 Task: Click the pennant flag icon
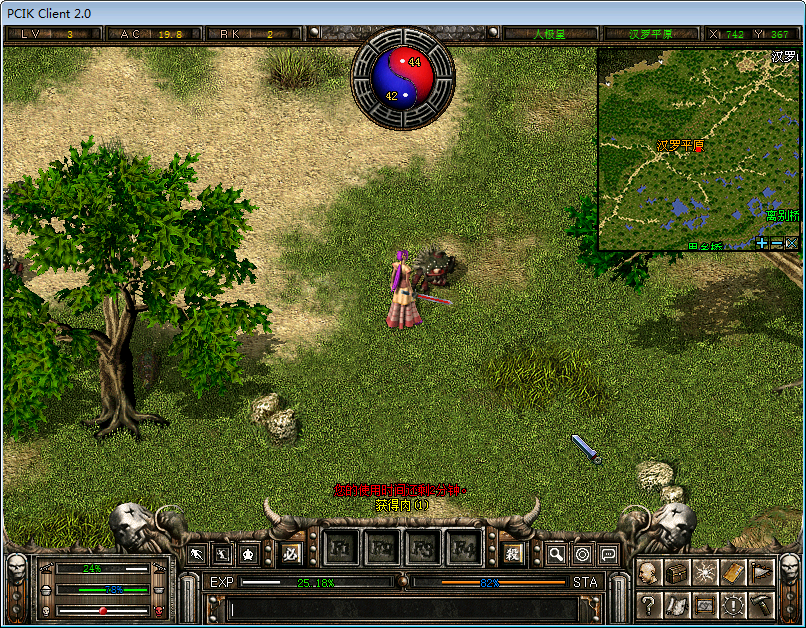(761, 573)
